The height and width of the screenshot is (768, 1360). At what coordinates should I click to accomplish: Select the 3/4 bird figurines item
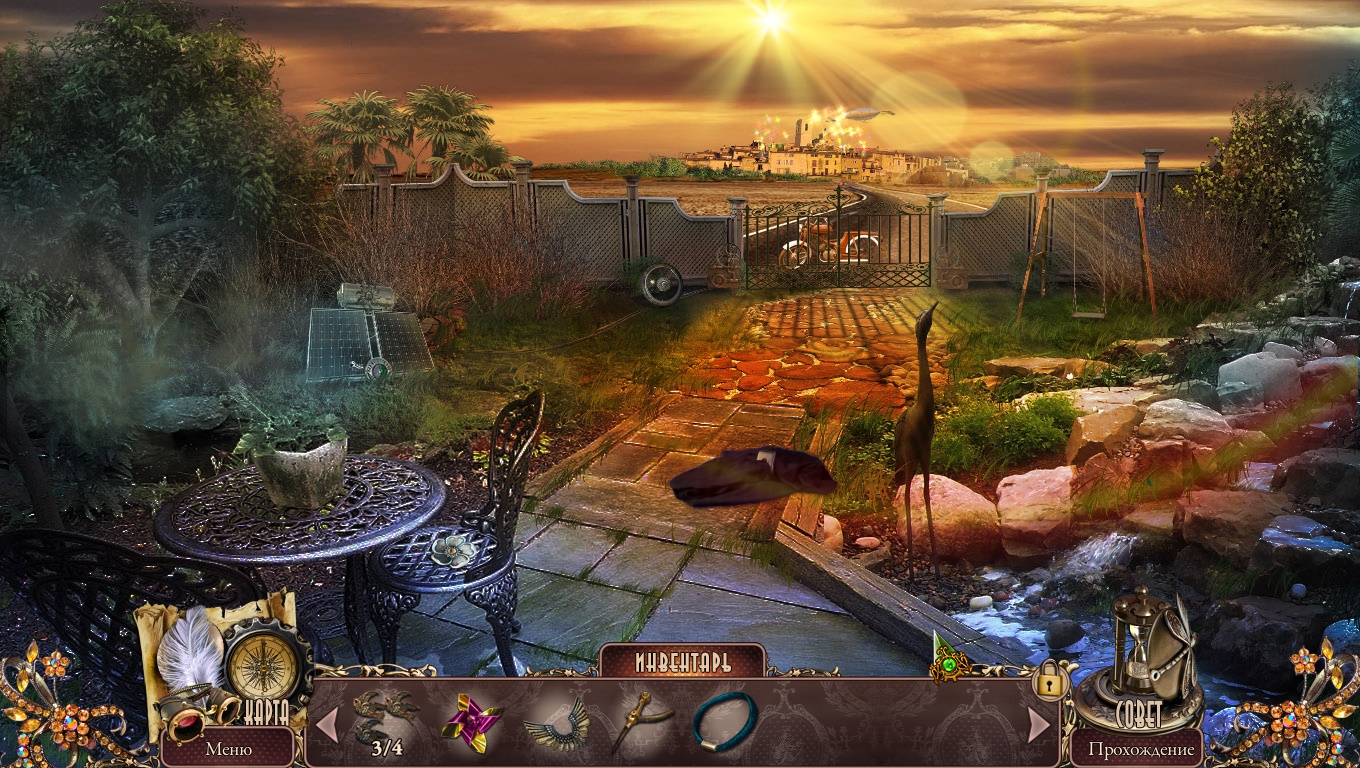(x=385, y=716)
